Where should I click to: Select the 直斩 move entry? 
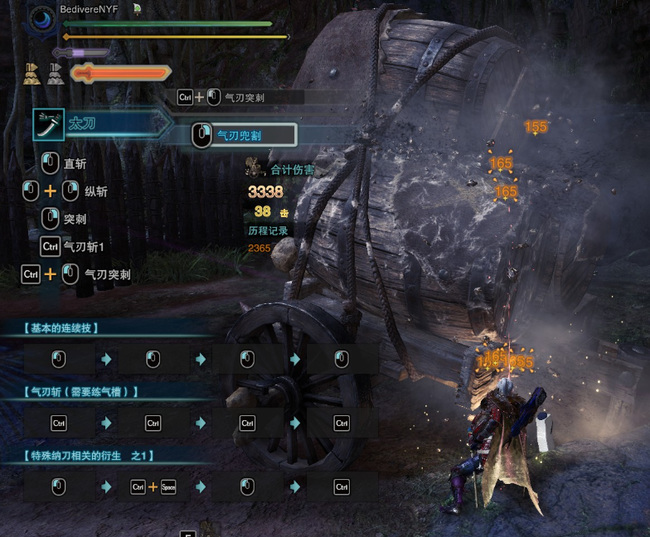[x=75, y=163]
